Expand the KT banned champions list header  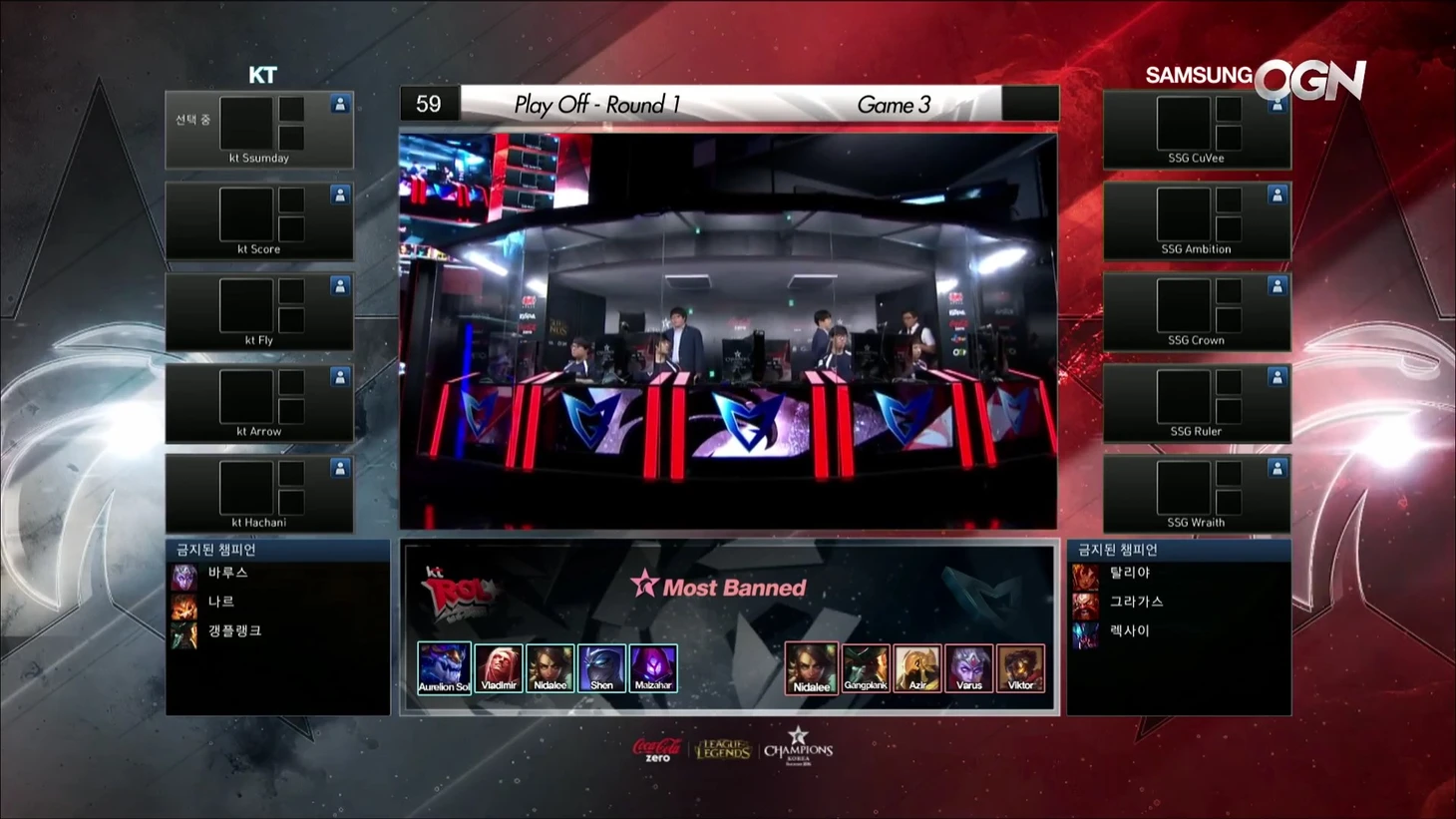tap(276, 548)
